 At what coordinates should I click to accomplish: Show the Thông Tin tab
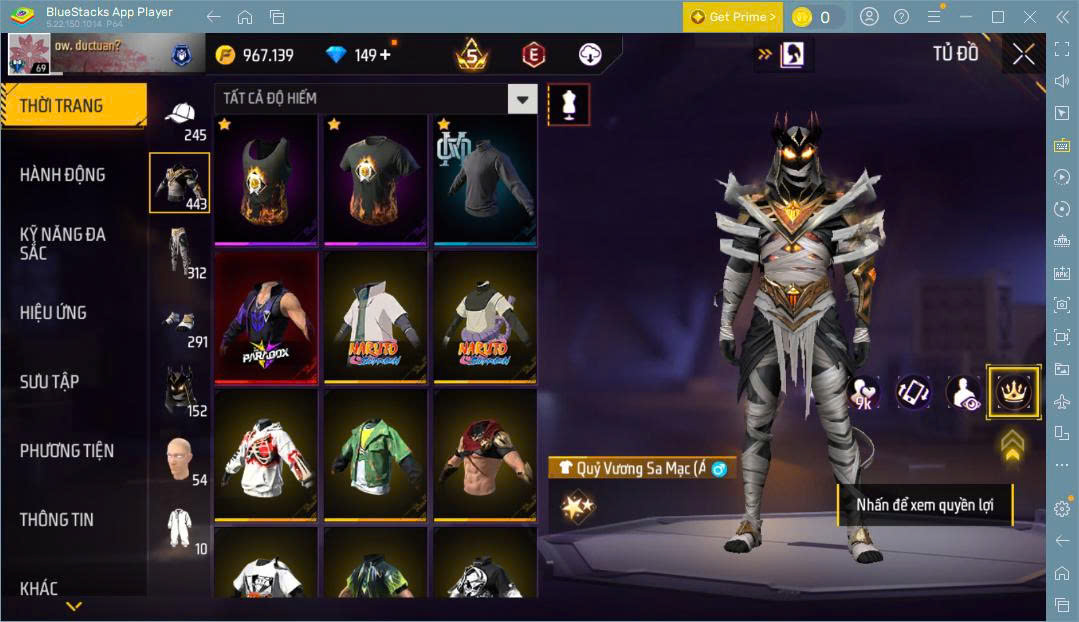[56, 520]
